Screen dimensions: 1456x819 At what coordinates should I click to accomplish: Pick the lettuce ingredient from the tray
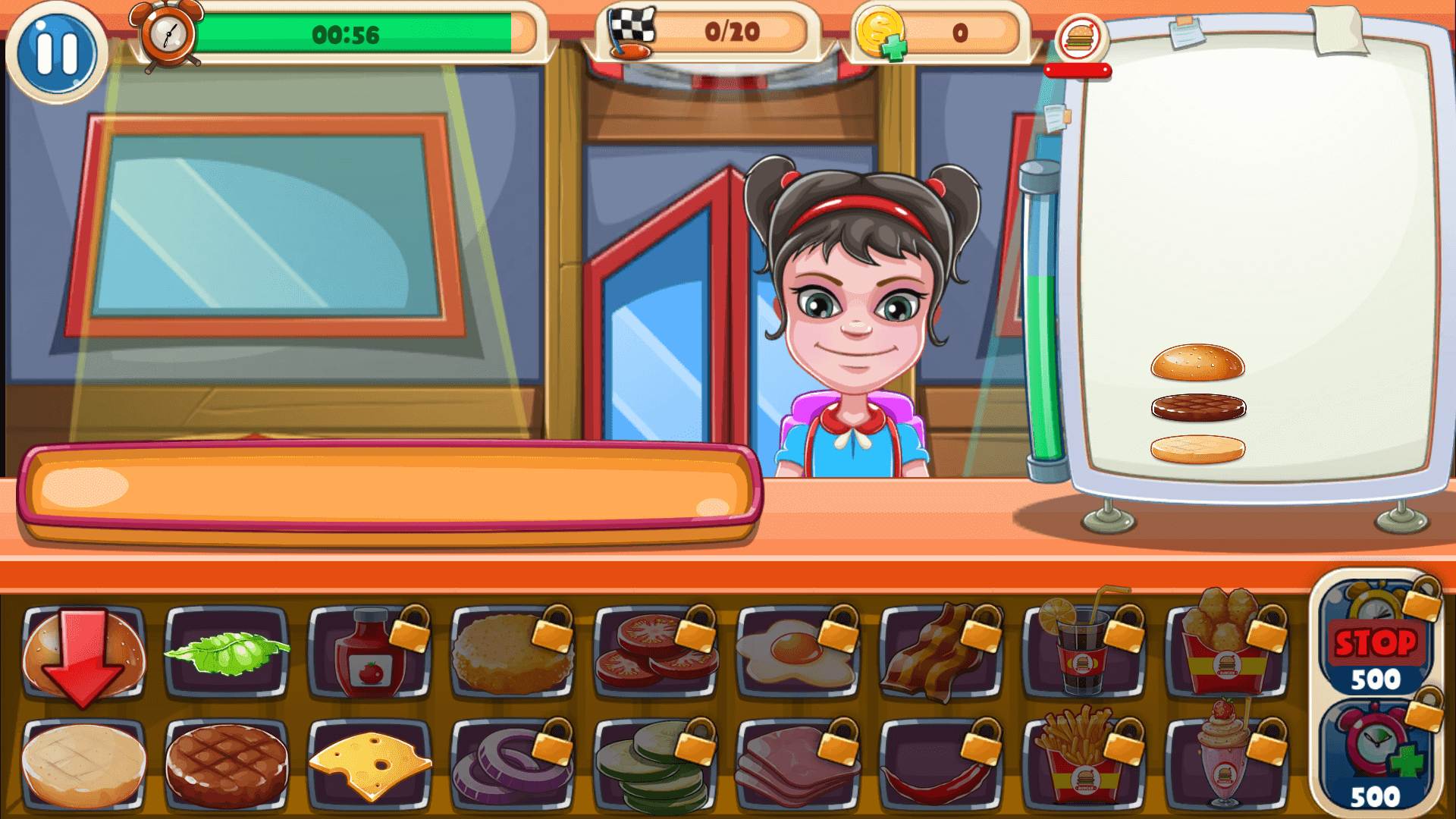[x=227, y=651]
